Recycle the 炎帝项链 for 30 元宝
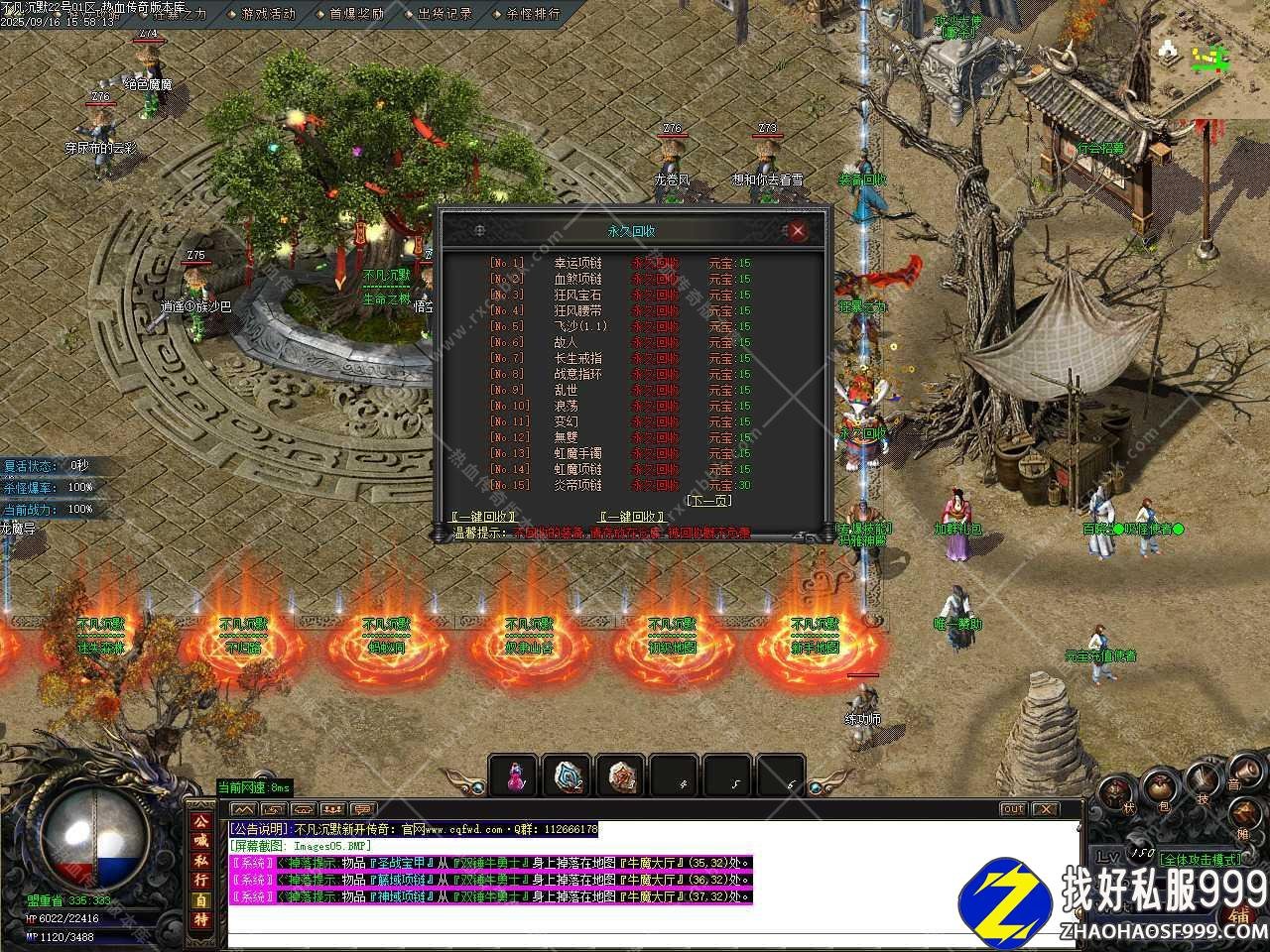 [656, 485]
